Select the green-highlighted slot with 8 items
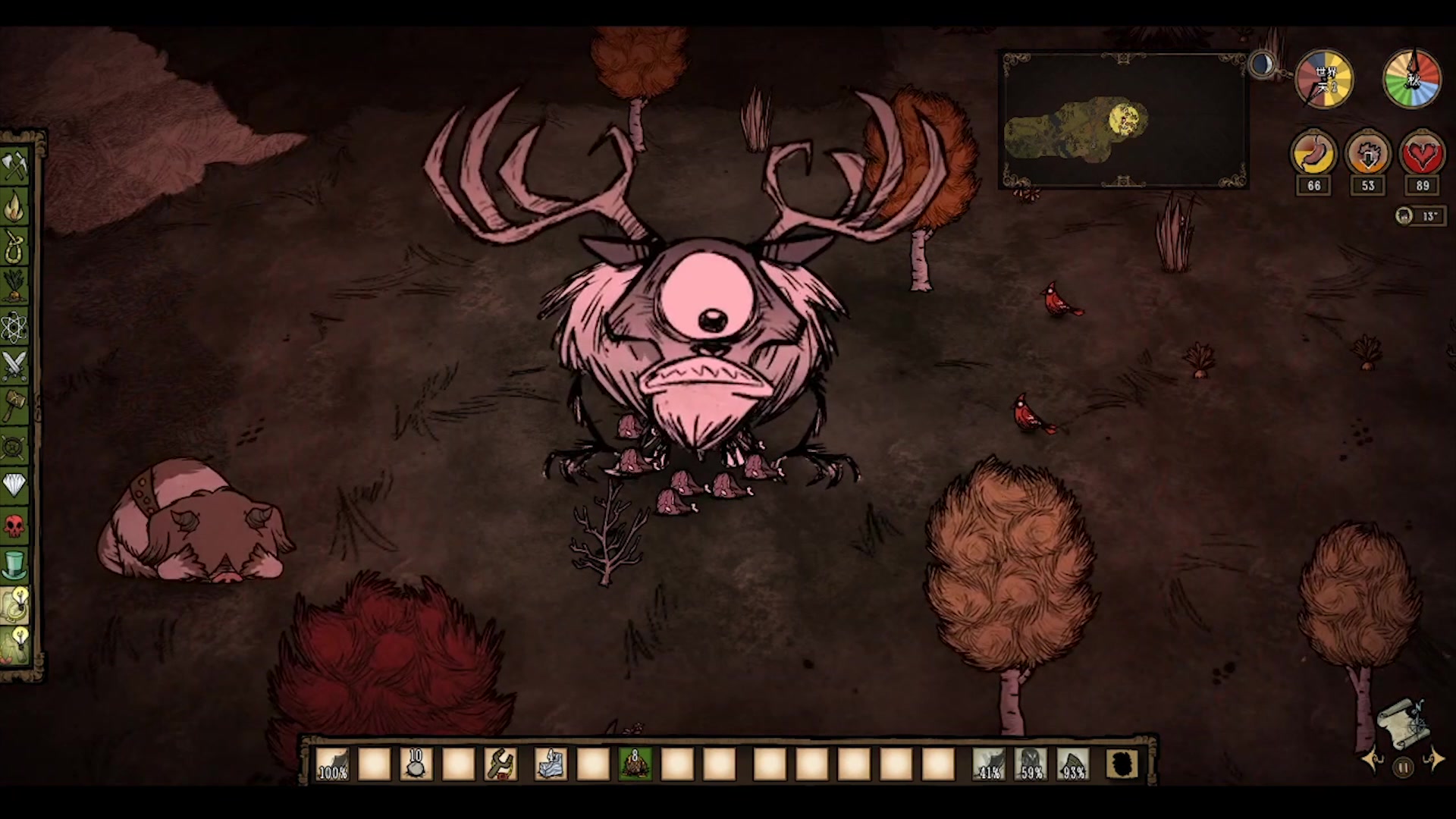This screenshot has height=819, width=1456. pyautogui.click(x=635, y=764)
